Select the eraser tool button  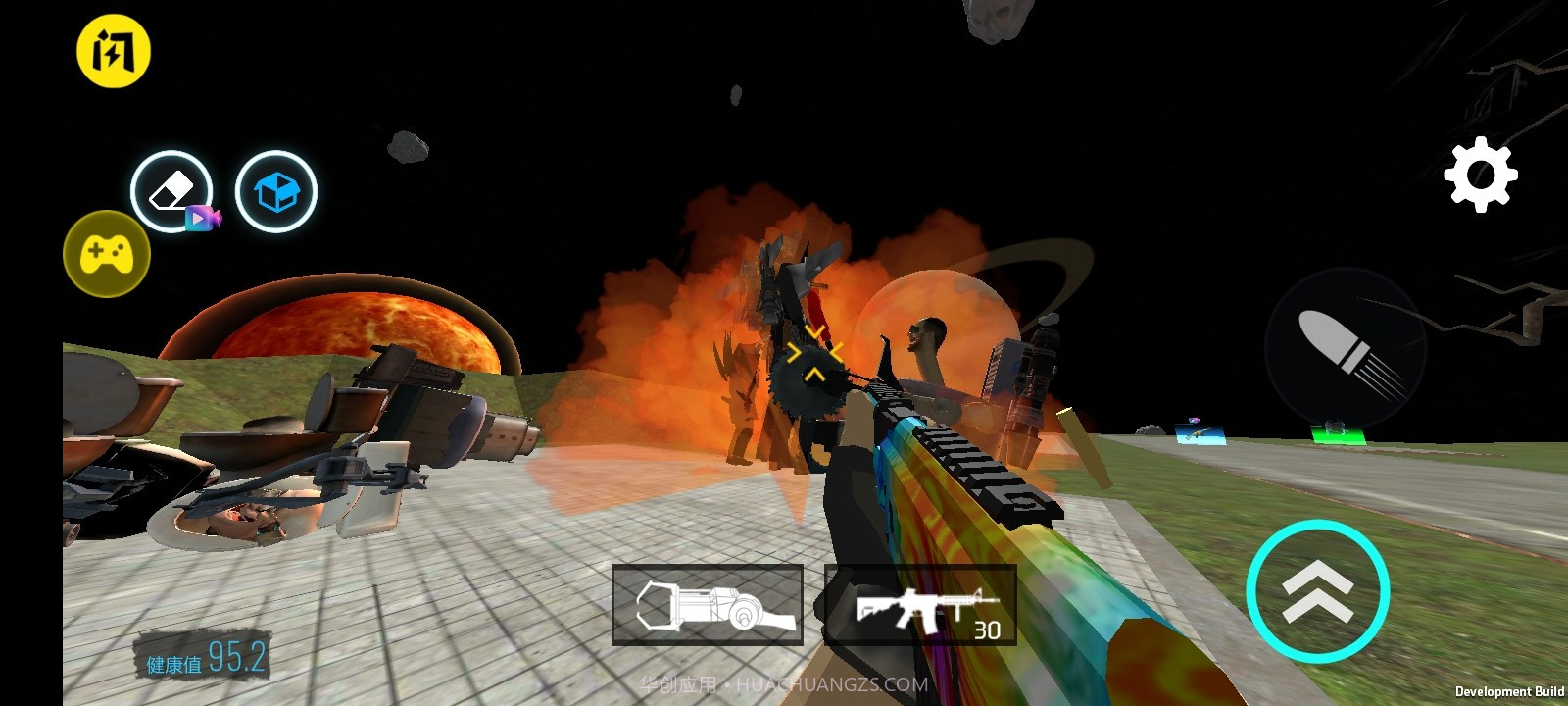tap(171, 191)
